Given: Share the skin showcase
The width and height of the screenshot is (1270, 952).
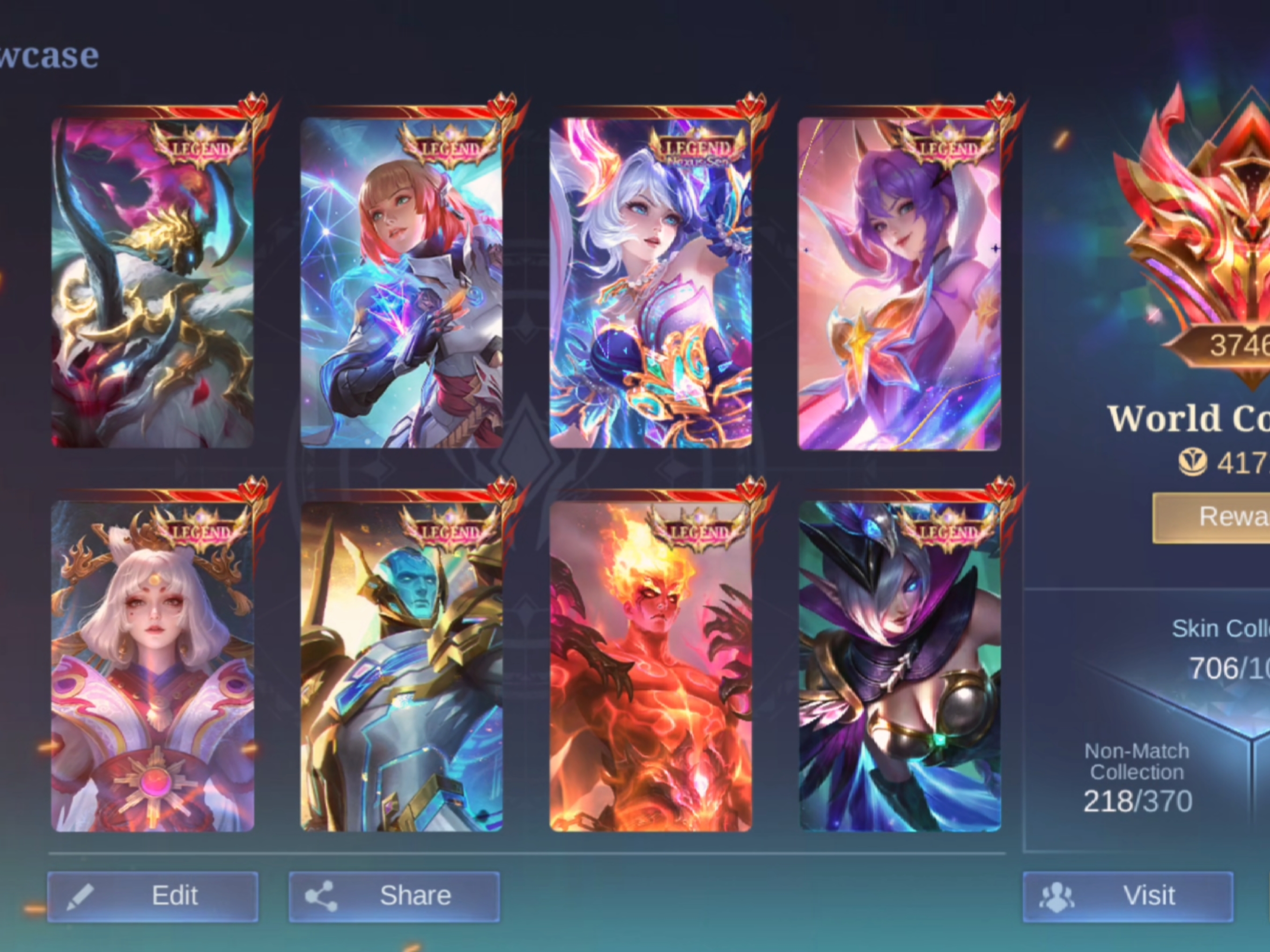Looking at the screenshot, I should [394, 896].
